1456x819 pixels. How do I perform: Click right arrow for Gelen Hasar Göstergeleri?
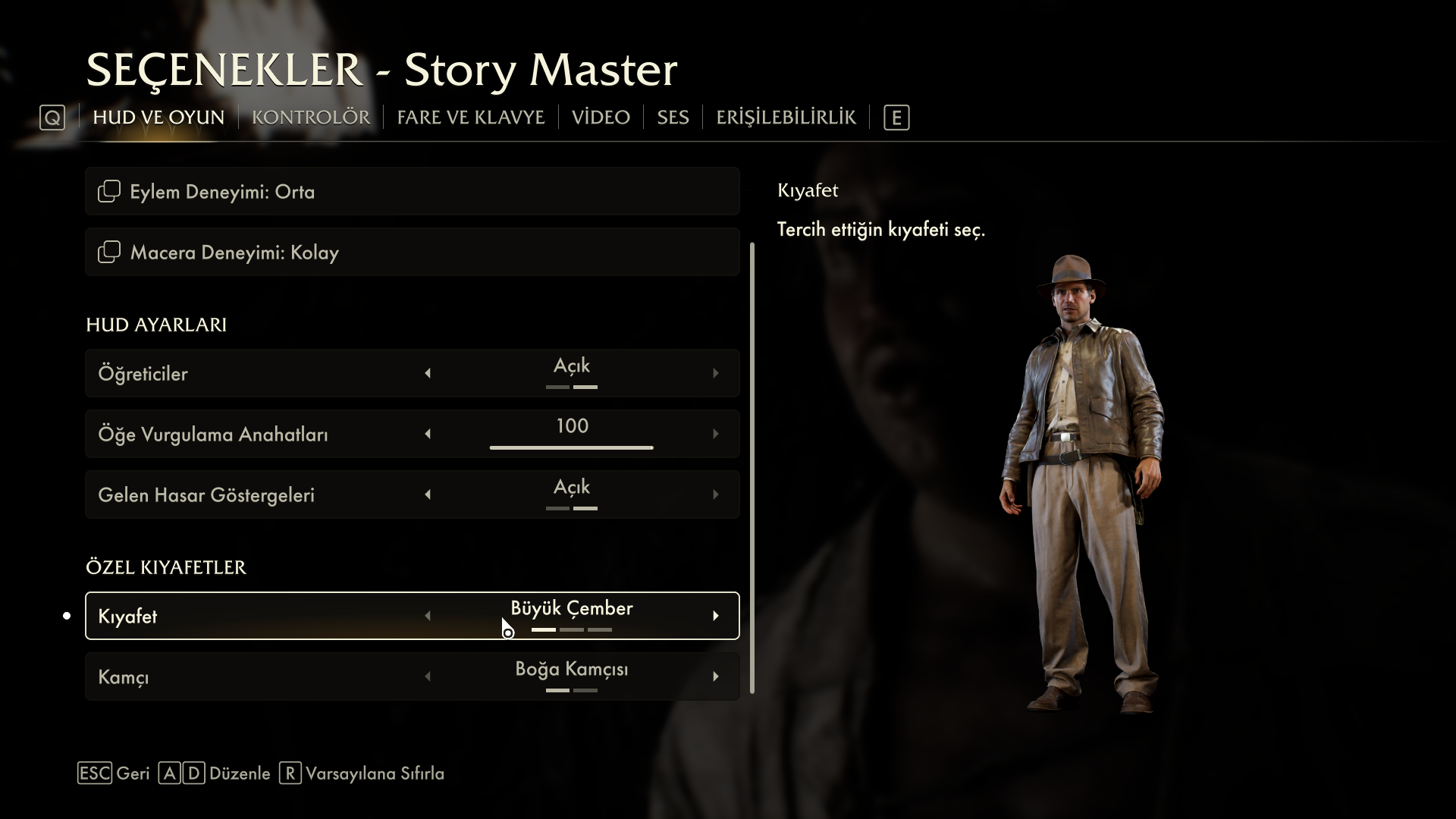tap(715, 494)
